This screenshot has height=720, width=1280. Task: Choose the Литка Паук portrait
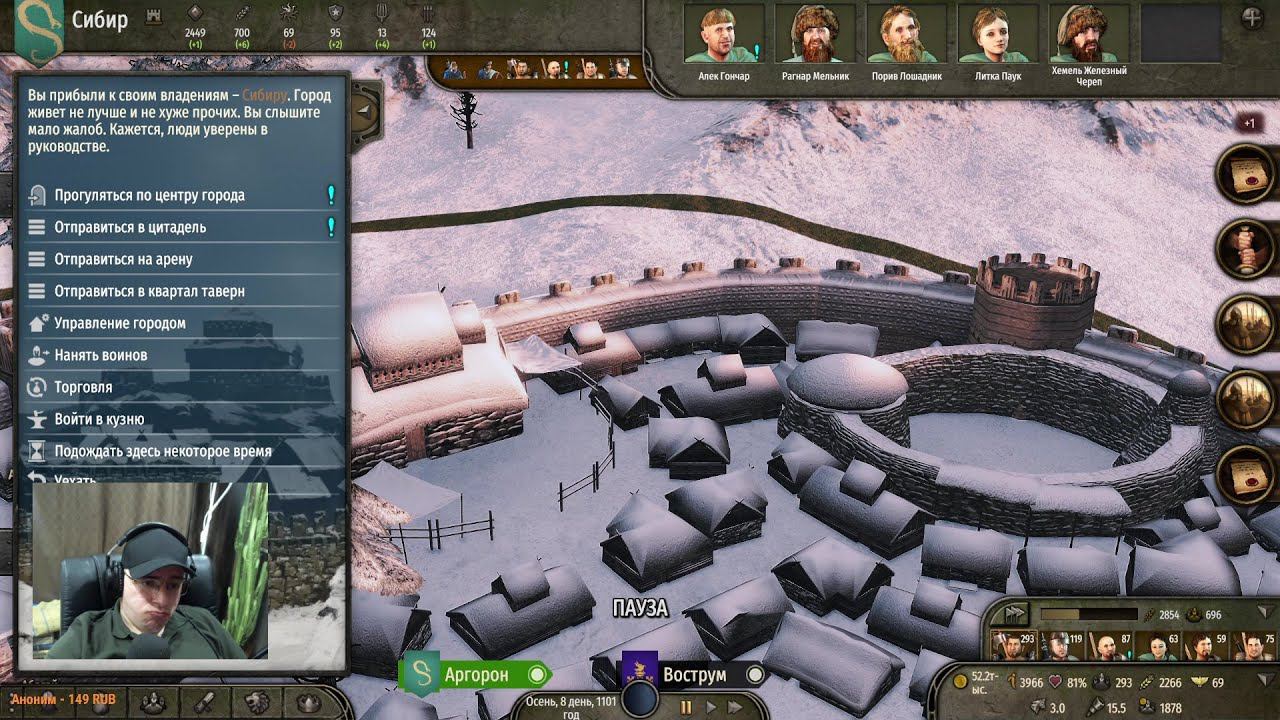[997, 35]
